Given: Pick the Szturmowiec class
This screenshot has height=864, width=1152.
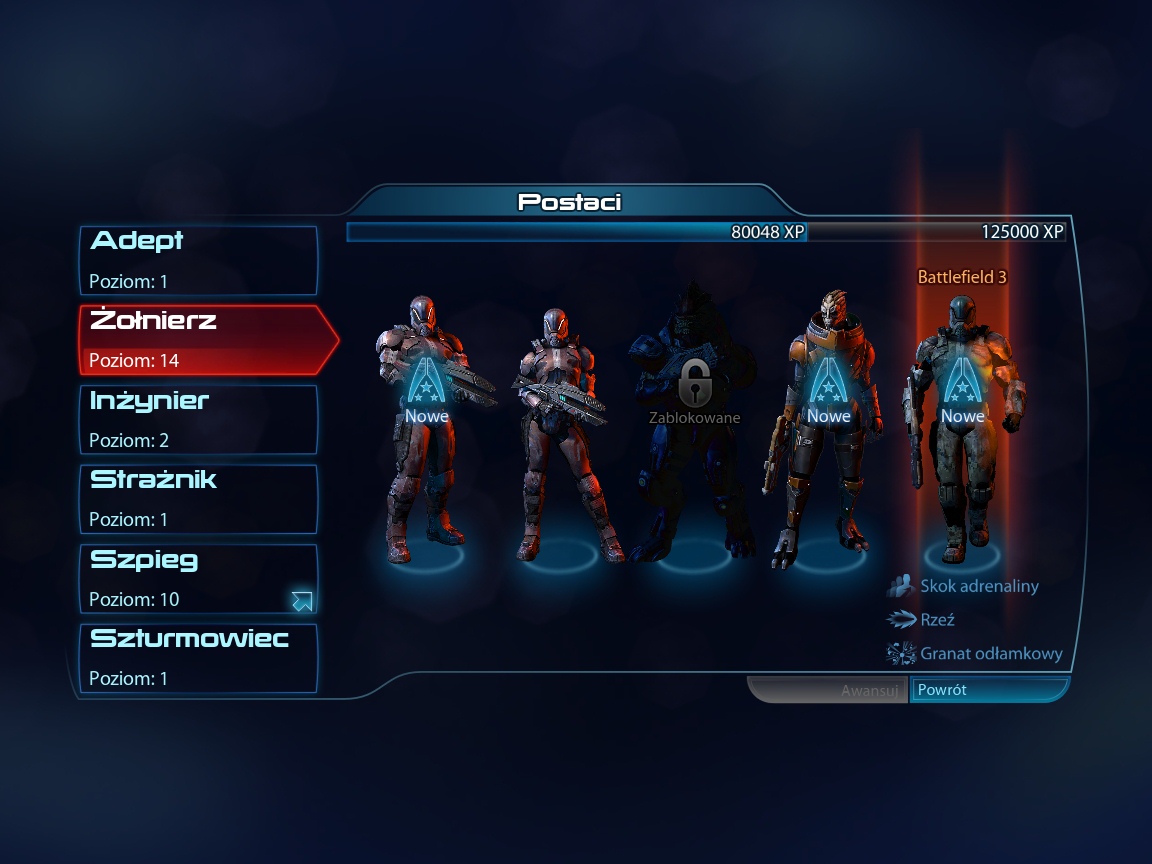Looking at the screenshot, I should tap(198, 658).
